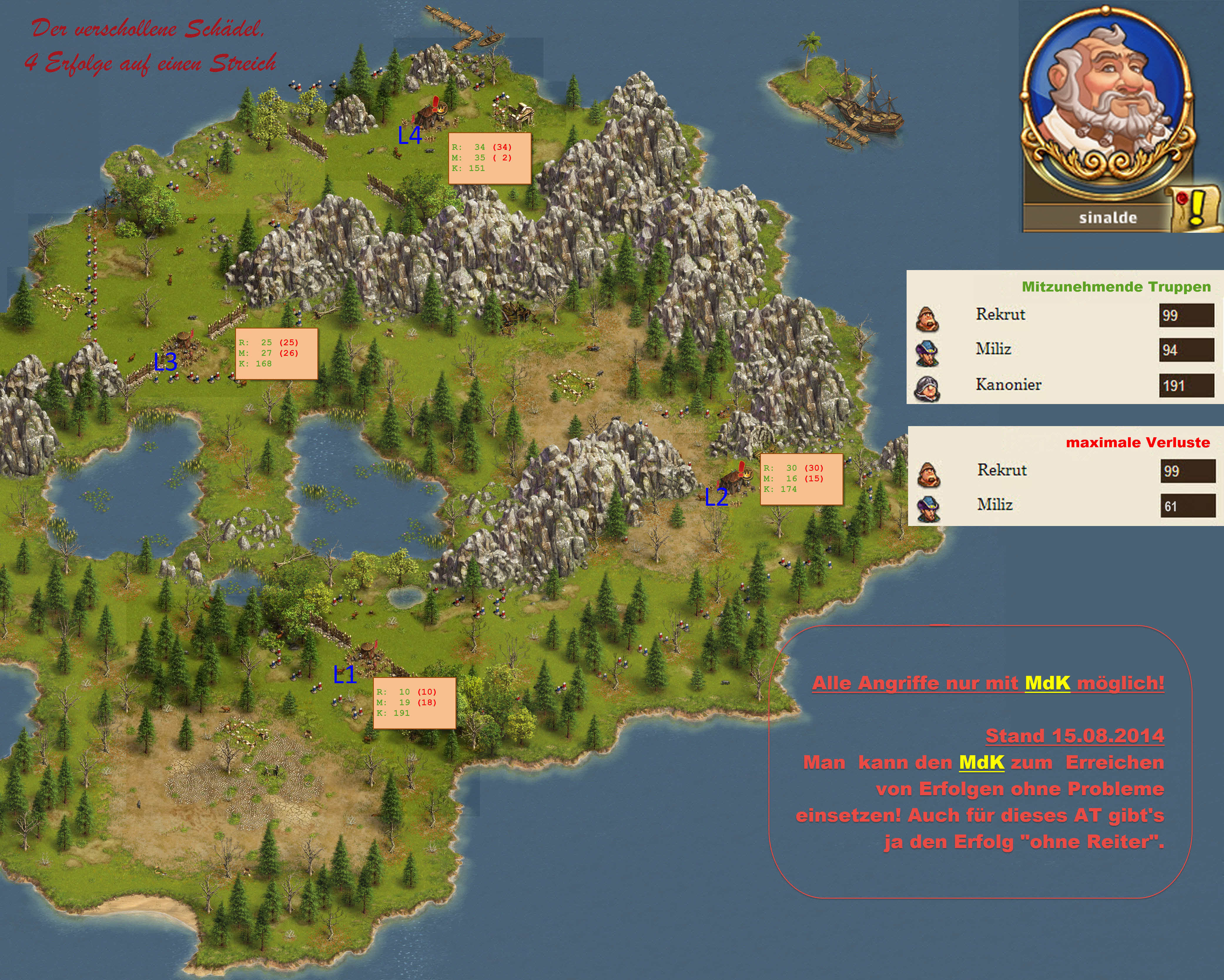Select the L2 camp marker

(x=716, y=497)
